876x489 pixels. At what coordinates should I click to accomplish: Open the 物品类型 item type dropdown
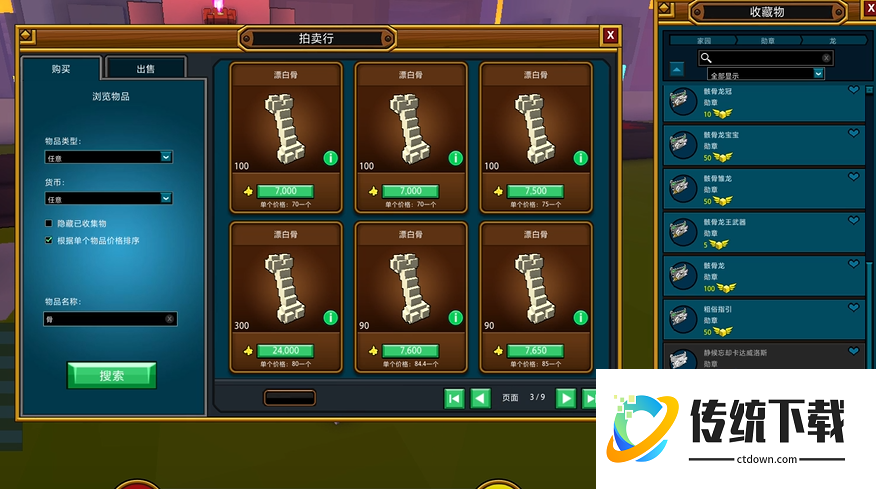[x=109, y=157]
